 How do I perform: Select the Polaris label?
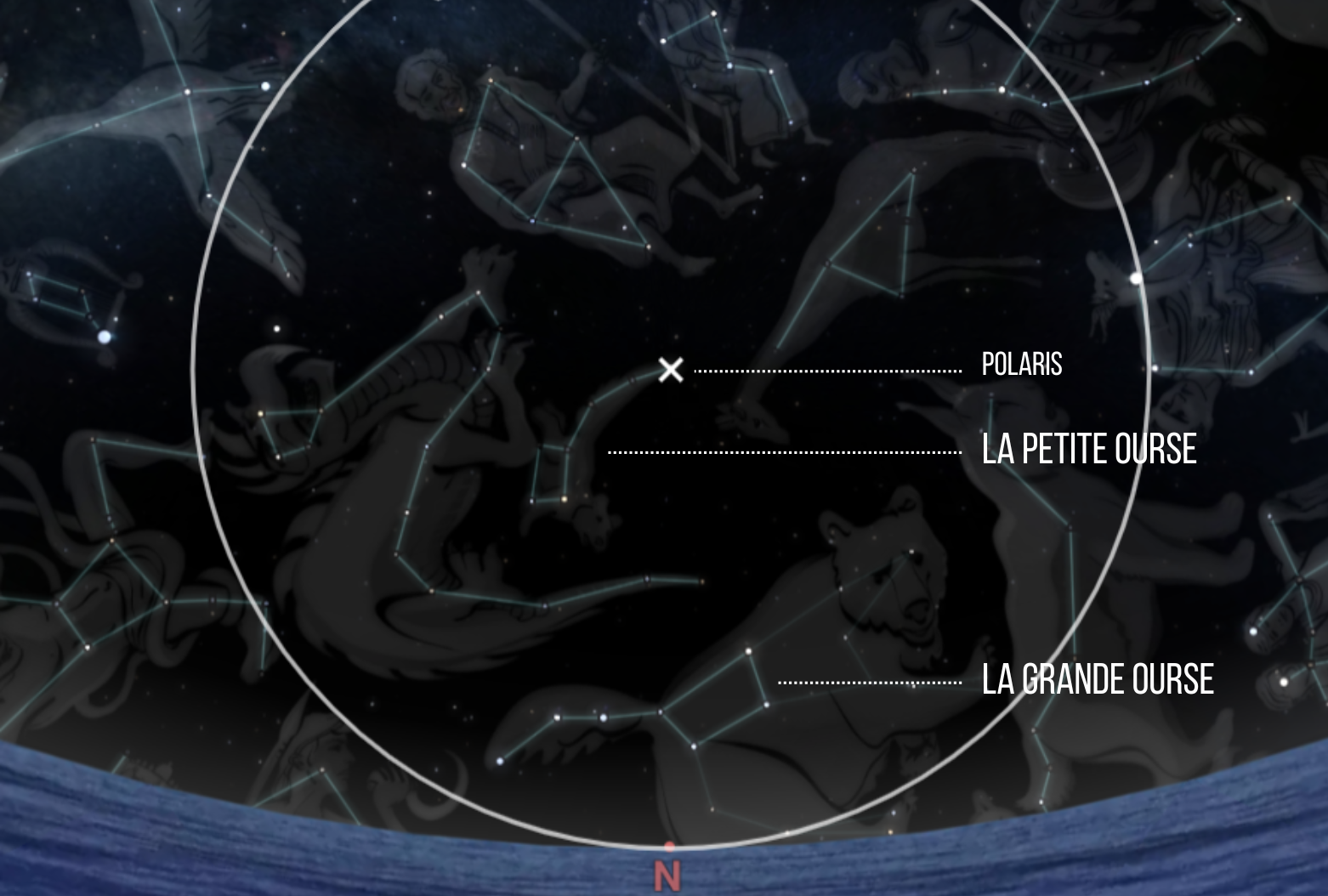(x=1021, y=365)
